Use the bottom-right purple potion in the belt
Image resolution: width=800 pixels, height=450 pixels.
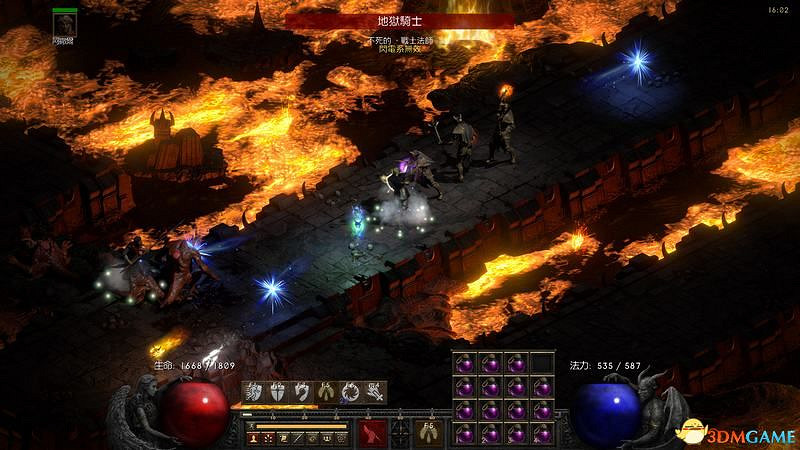coord(540,434)
